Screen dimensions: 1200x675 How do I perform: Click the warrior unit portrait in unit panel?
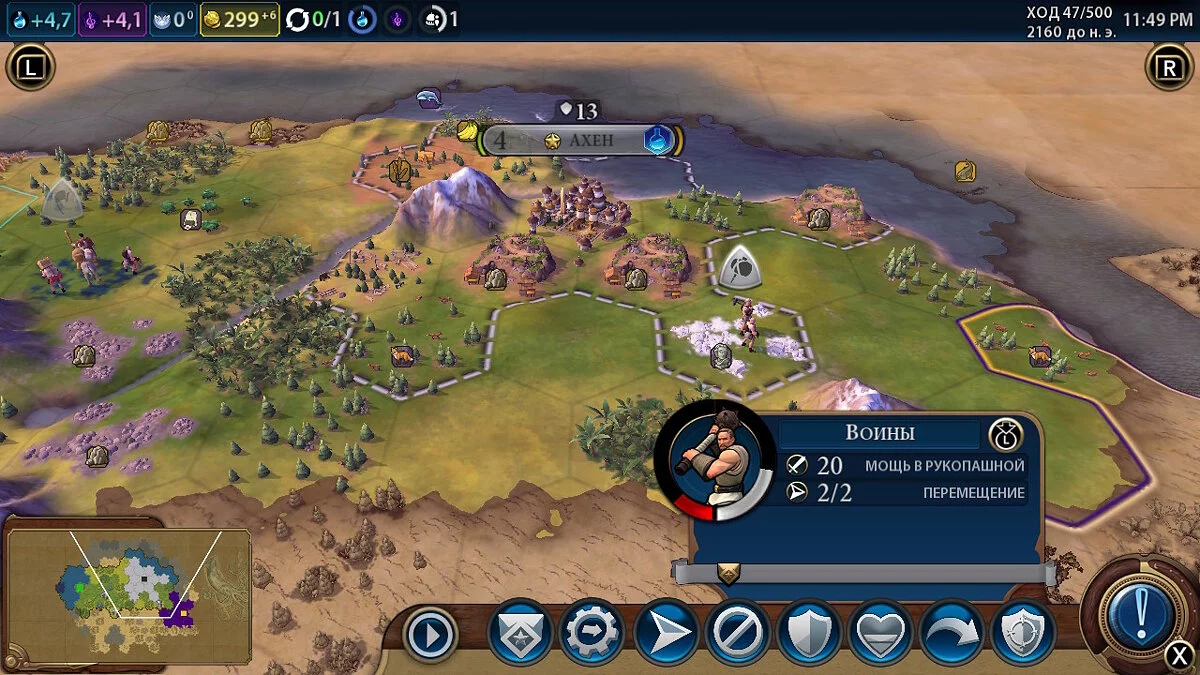(714, 461)
